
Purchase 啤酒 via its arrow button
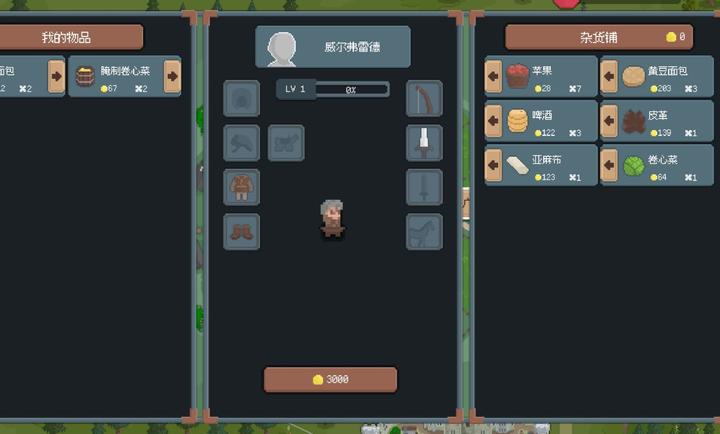click(x=493, y=120)
